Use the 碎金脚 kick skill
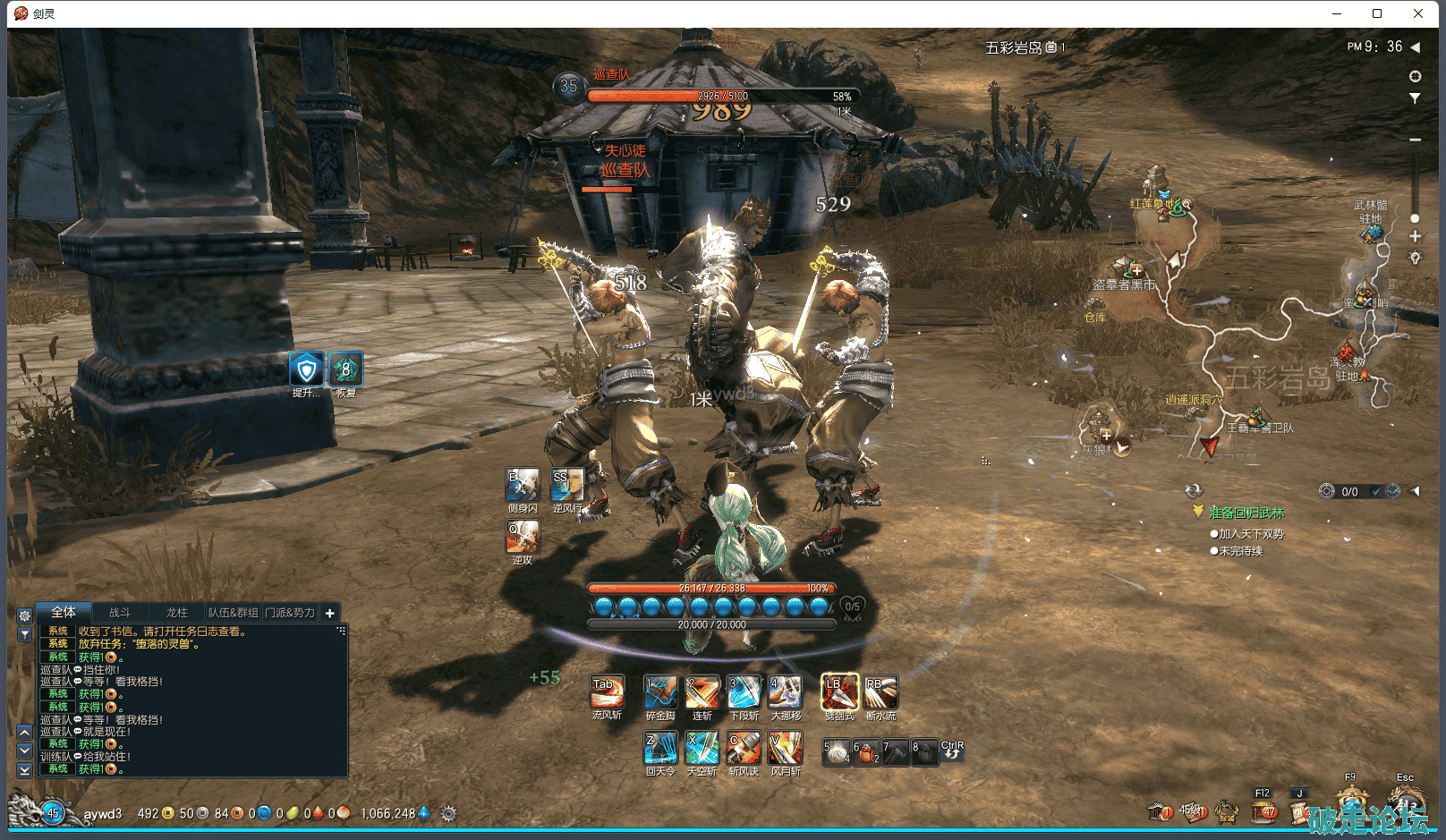Viewport: 1446px width, 840px height. (660, 692)
